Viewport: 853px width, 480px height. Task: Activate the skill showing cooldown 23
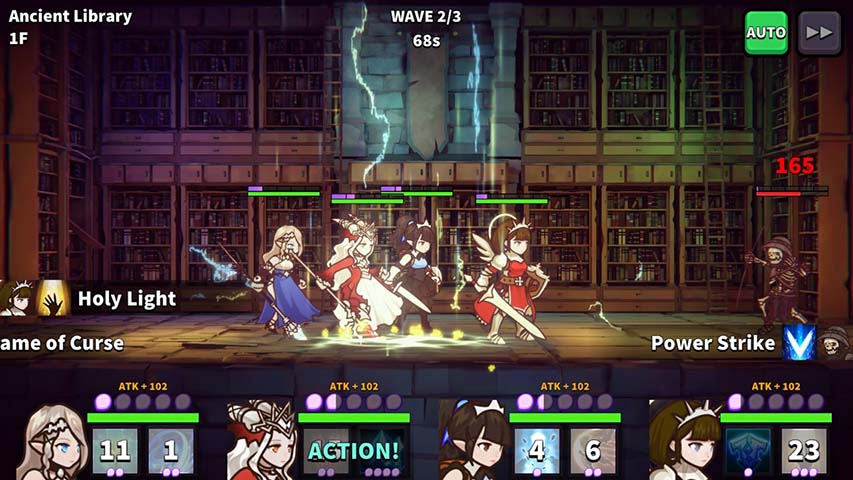pos(804,450)
